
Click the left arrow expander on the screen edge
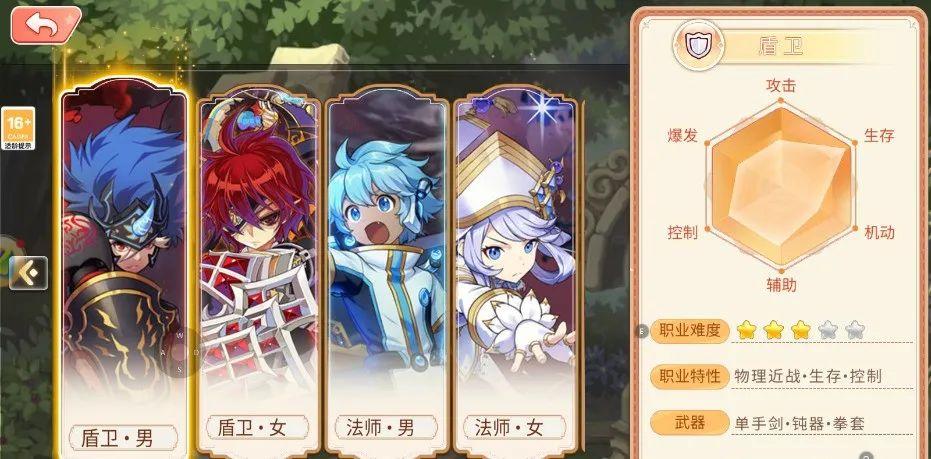click(x=28, y=272)
